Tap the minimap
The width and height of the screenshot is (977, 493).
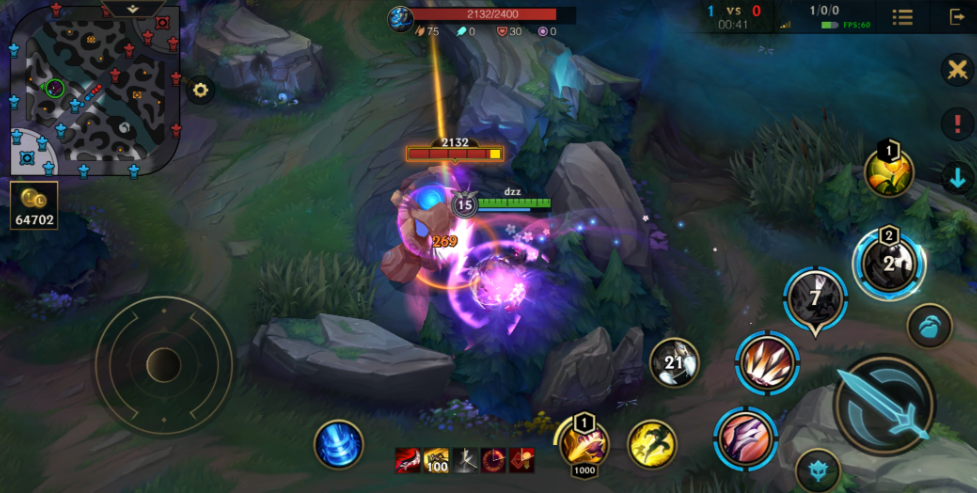click(x=95, y=88)
